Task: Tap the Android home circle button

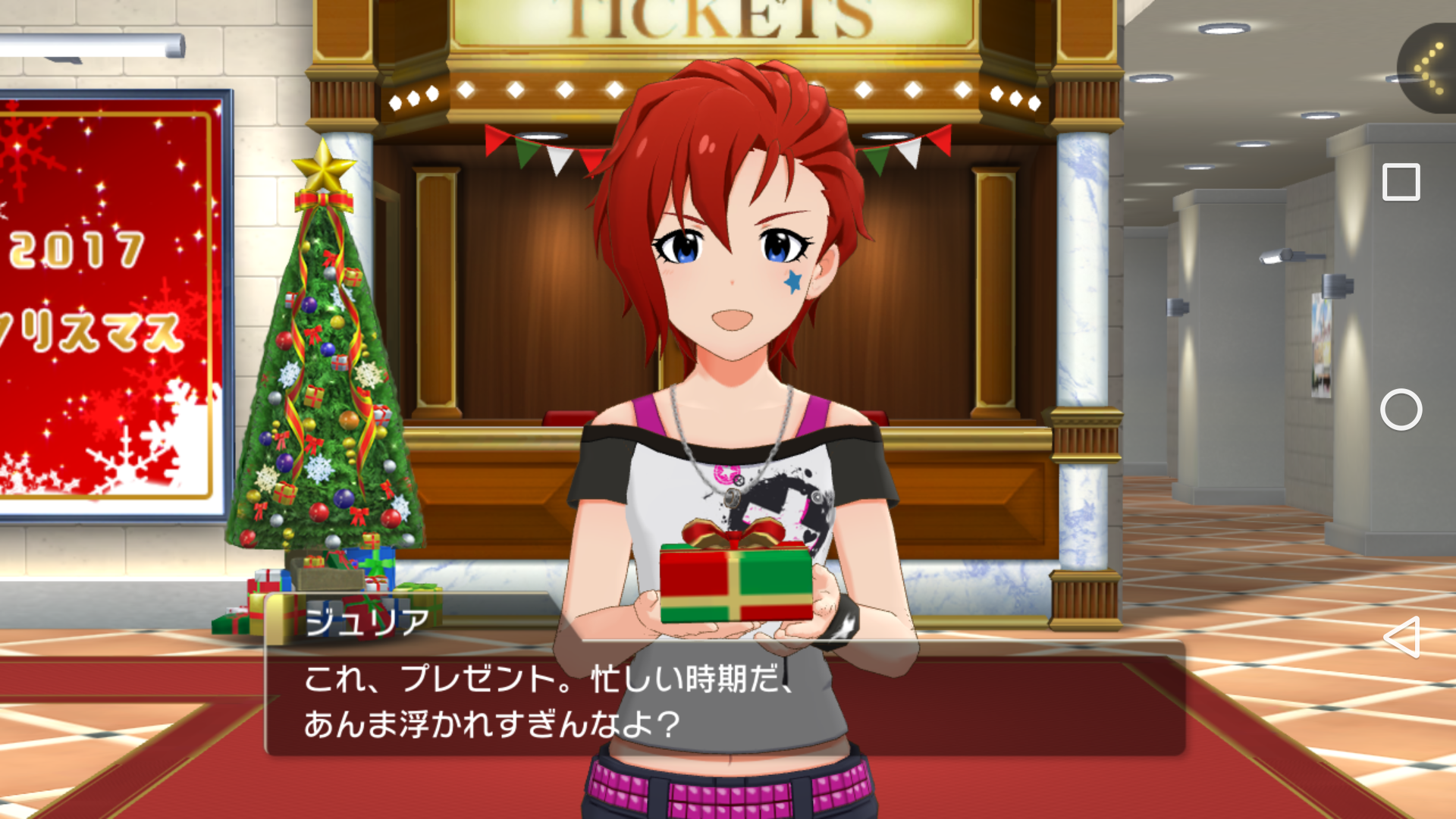Action: pos(1401,410)
